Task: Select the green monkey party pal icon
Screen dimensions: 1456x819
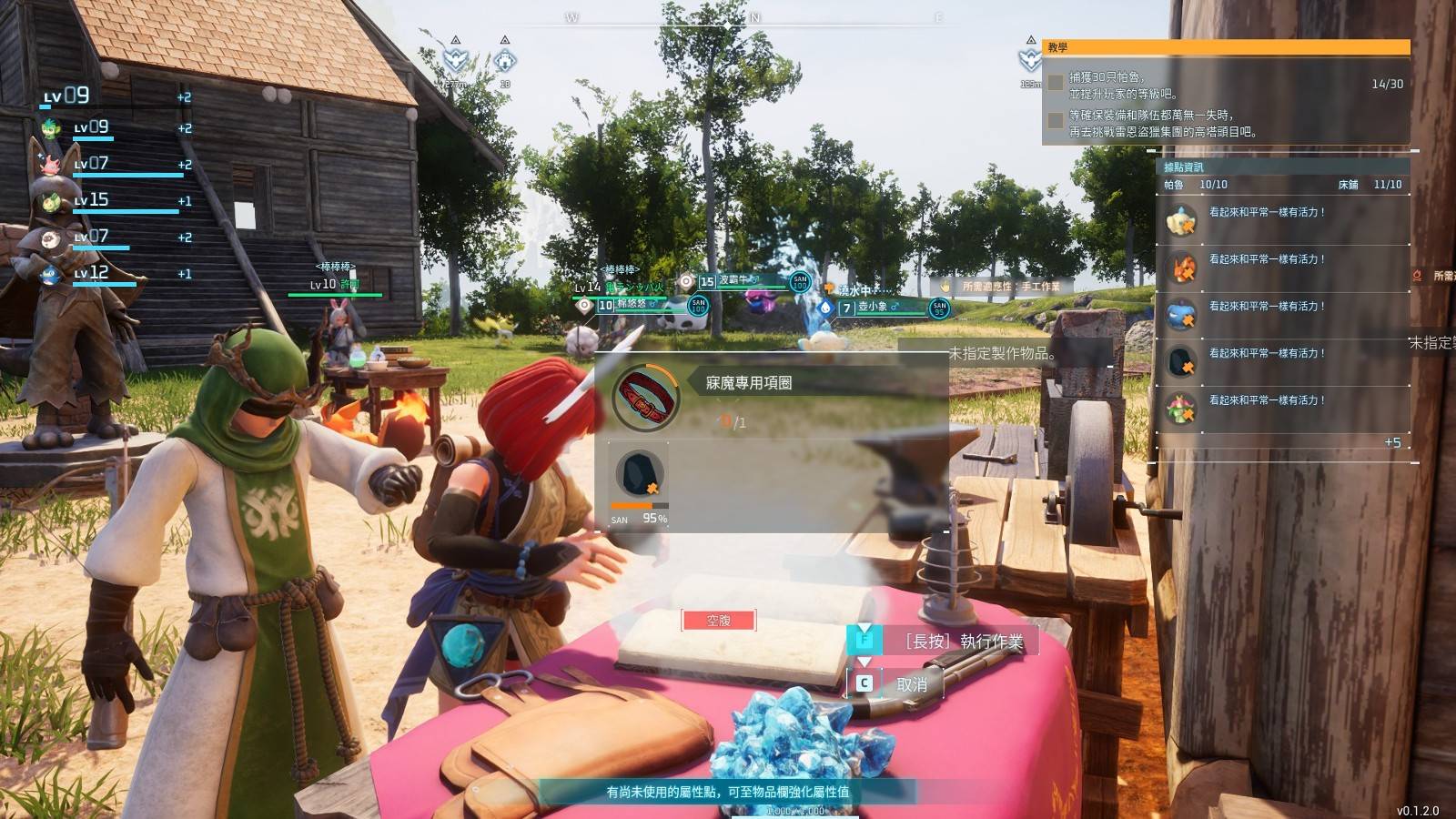Action: click(x=51, y=128)
